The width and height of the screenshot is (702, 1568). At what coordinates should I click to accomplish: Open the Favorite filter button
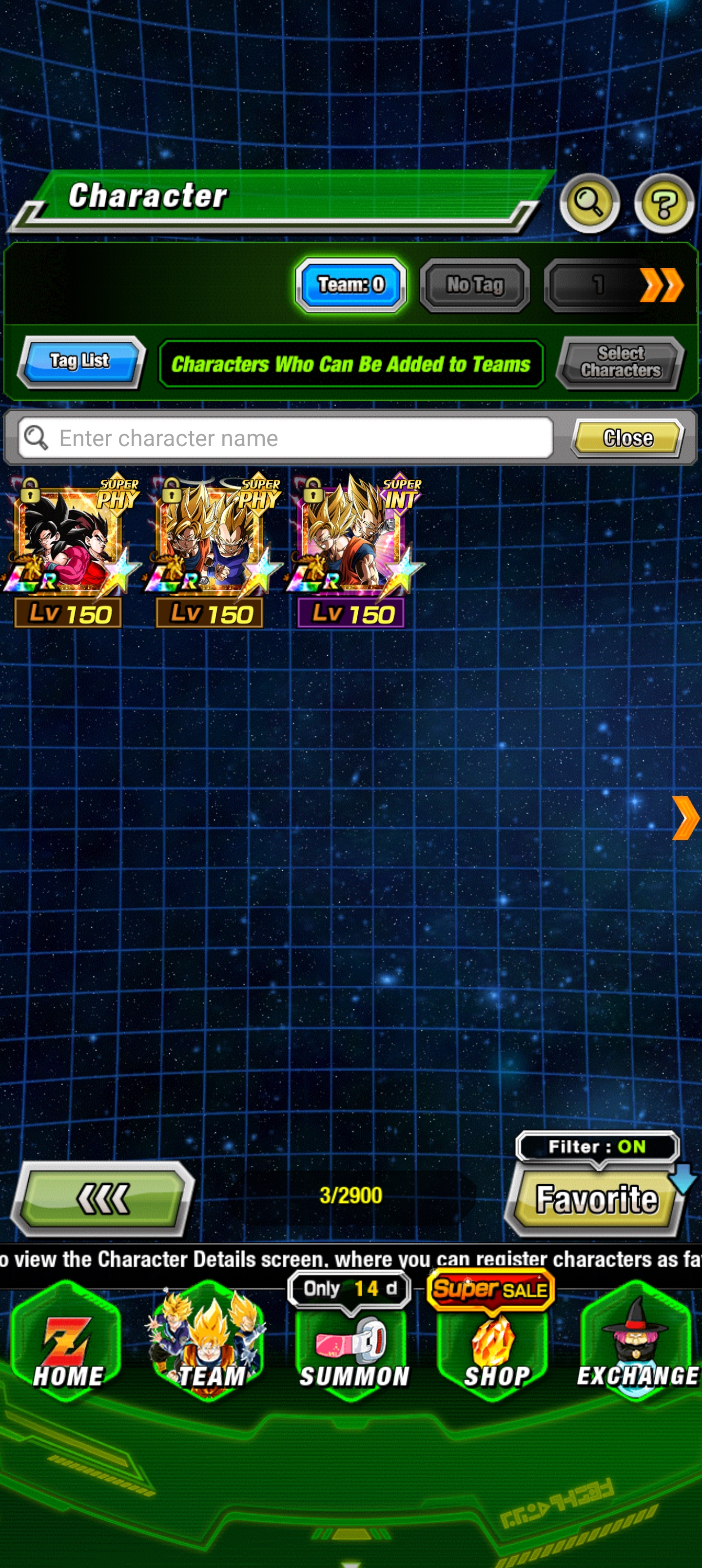point(595,1198)
